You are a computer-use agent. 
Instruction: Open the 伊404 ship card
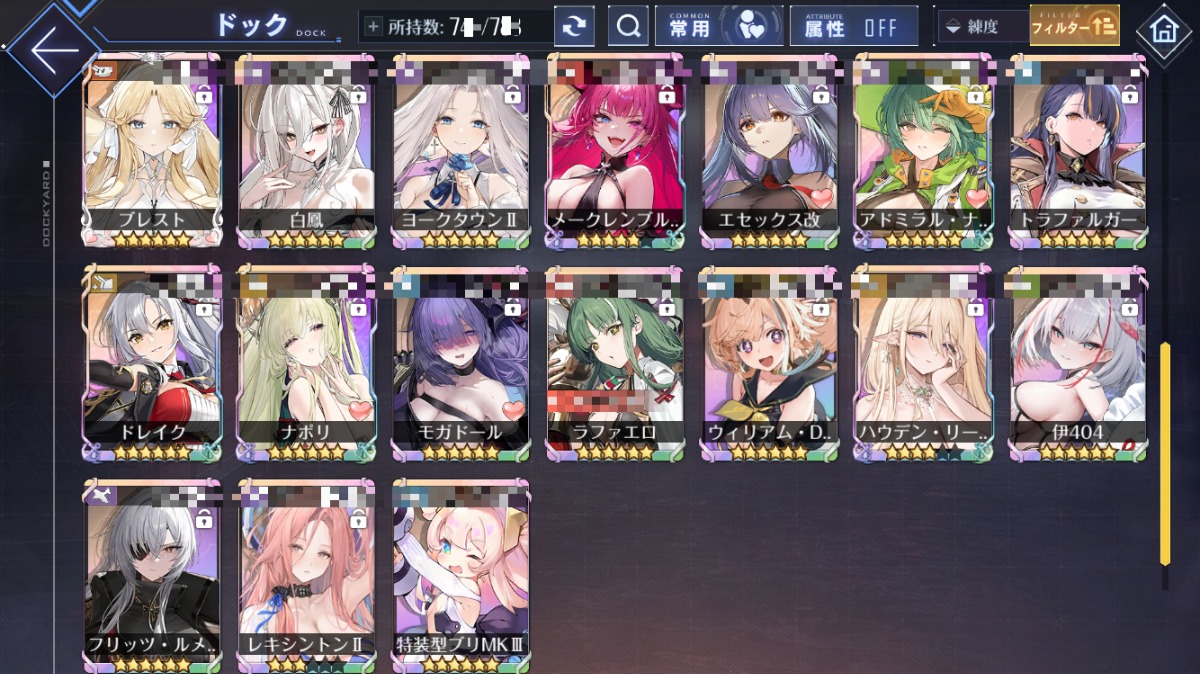click(1077, 362)
